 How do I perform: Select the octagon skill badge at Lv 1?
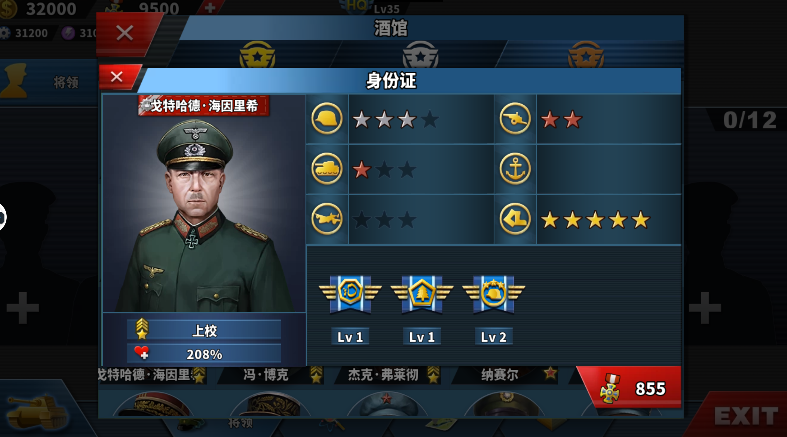click(x=350, y=292)
